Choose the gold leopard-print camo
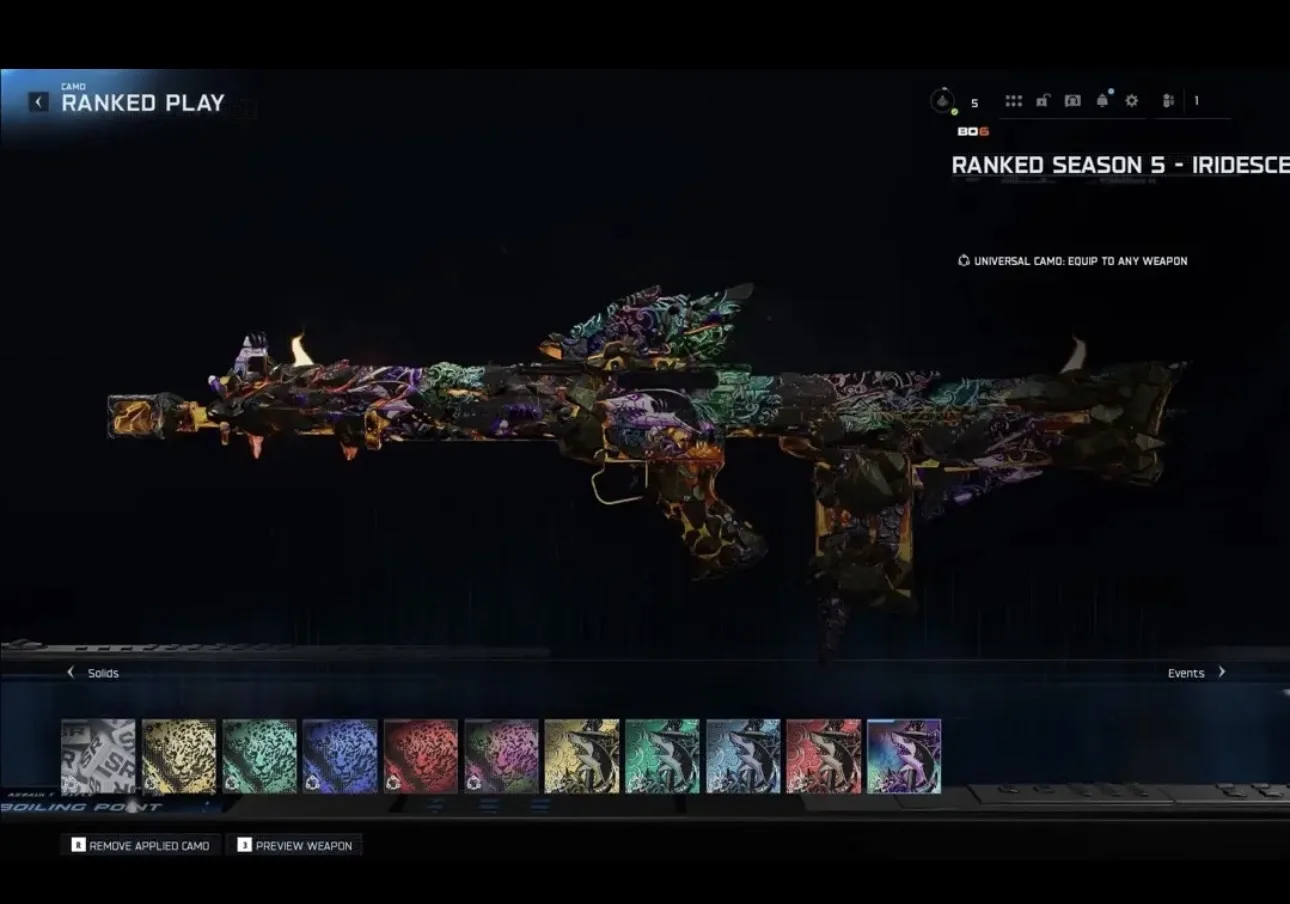The image size is (1290, 904). tap(179, 756)
